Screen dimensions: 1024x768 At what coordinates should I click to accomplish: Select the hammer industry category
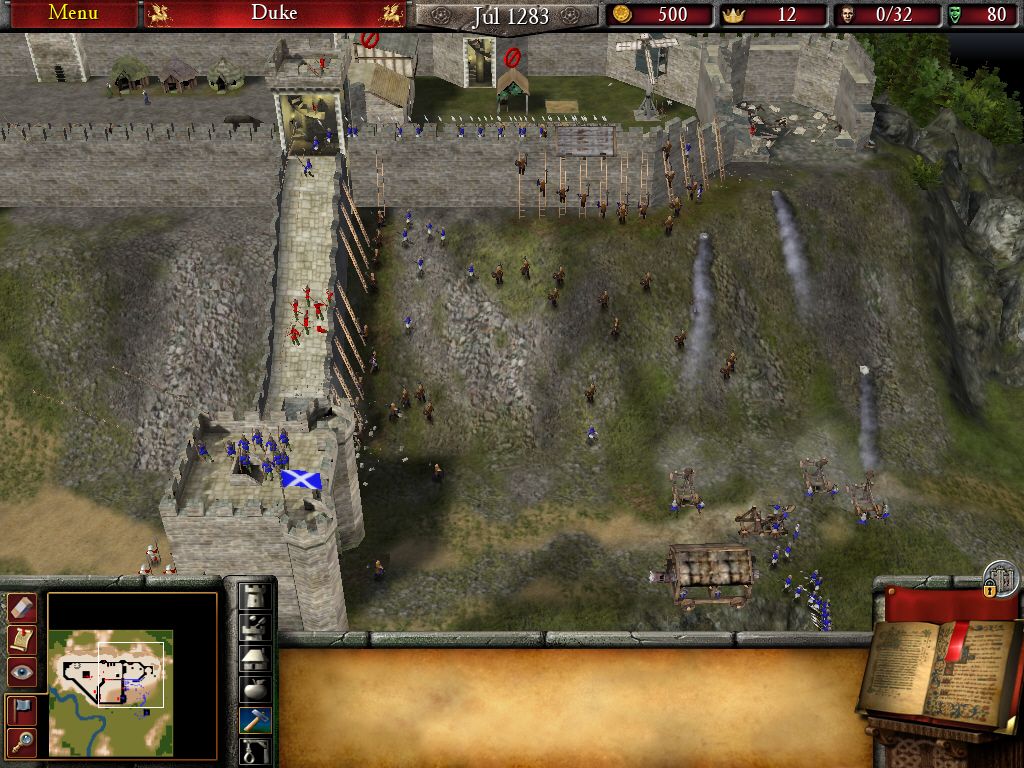[256, 720]
